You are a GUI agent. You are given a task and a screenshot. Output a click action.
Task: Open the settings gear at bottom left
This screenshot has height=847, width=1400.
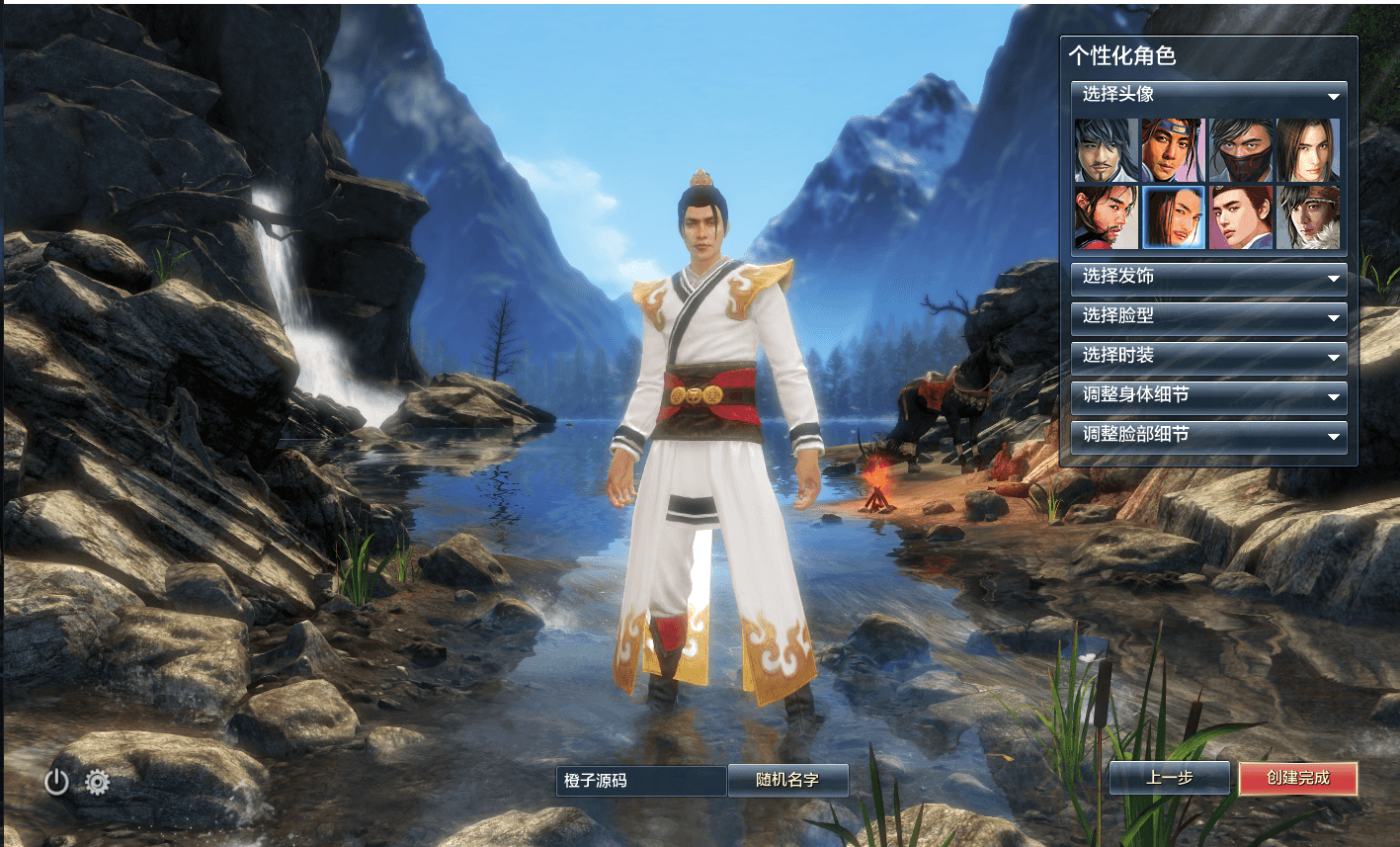pyautogui.click(x=97, y=781)
